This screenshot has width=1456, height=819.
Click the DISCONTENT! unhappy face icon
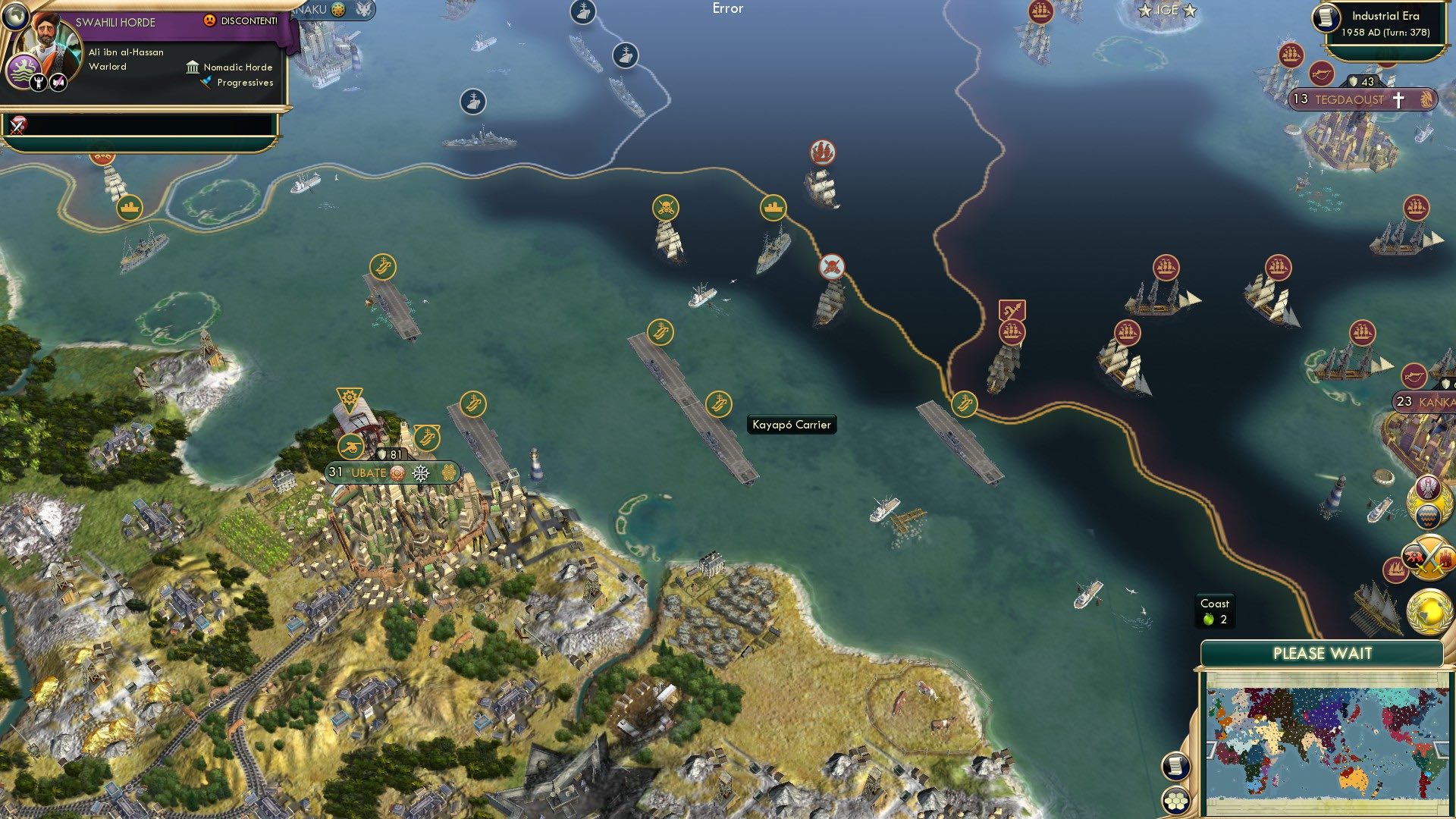209,20
